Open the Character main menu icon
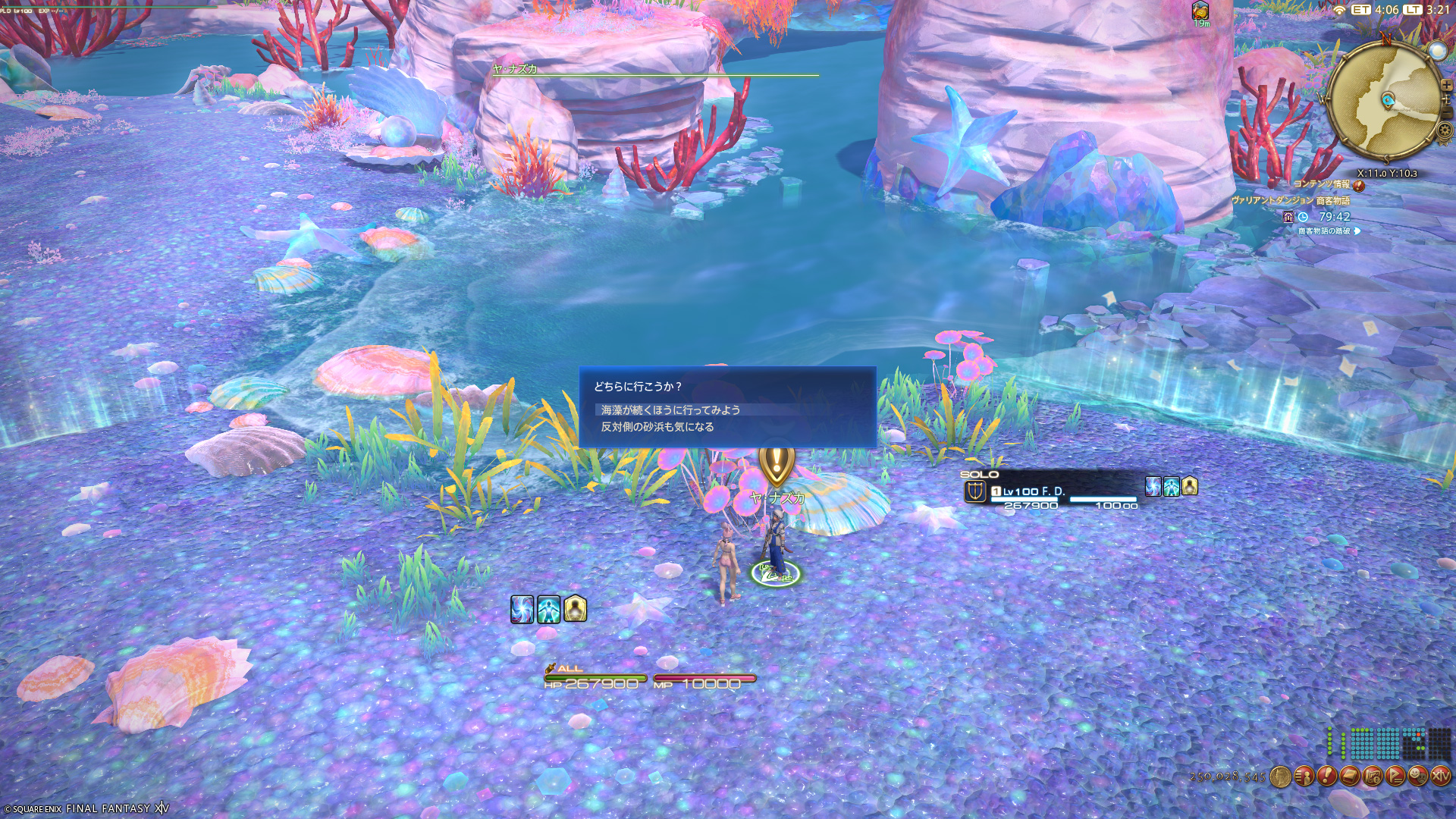Viewport: 1456px width, 819px height. 1304,776
